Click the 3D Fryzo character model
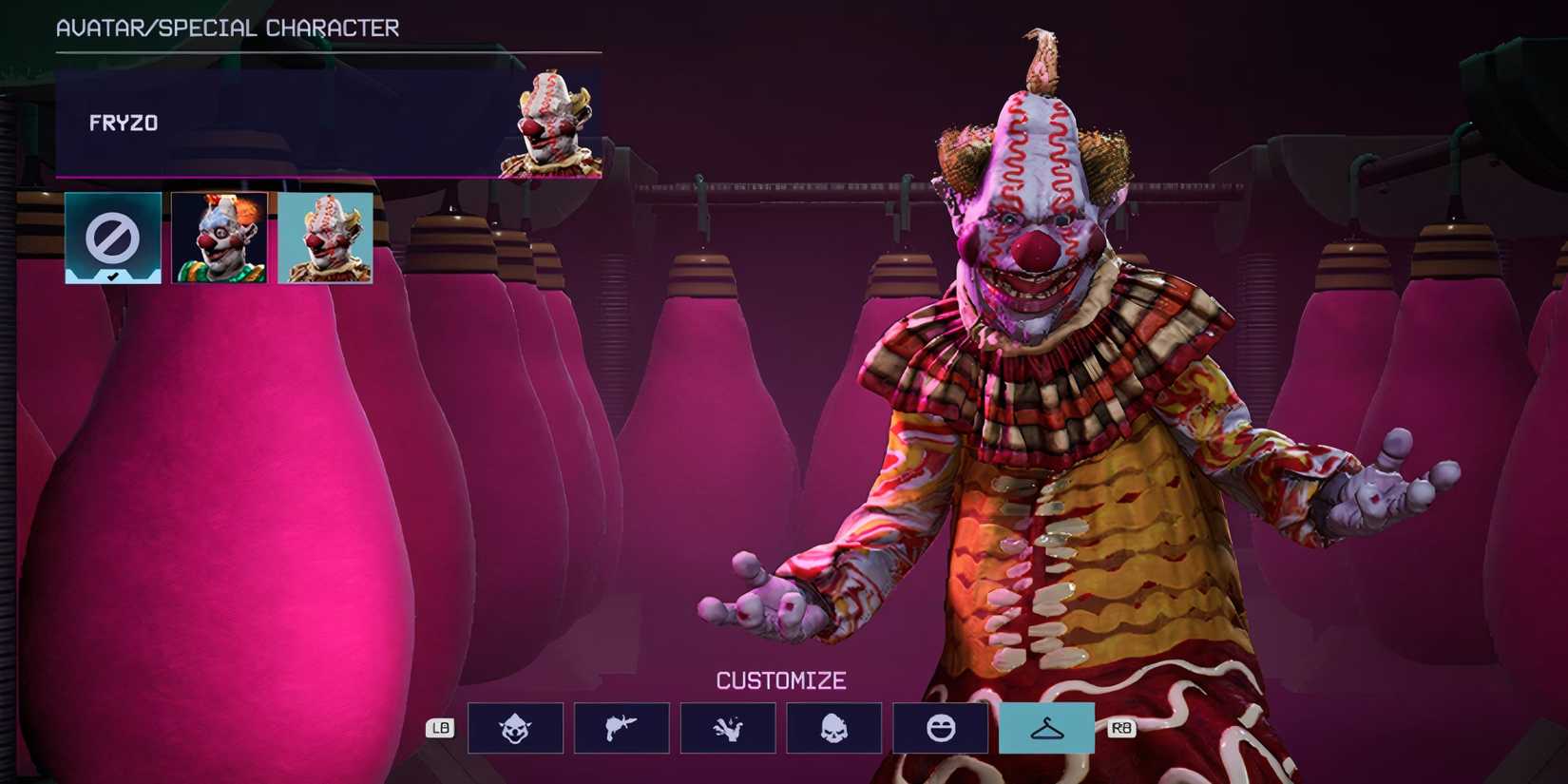 (x=1045, y=428)
